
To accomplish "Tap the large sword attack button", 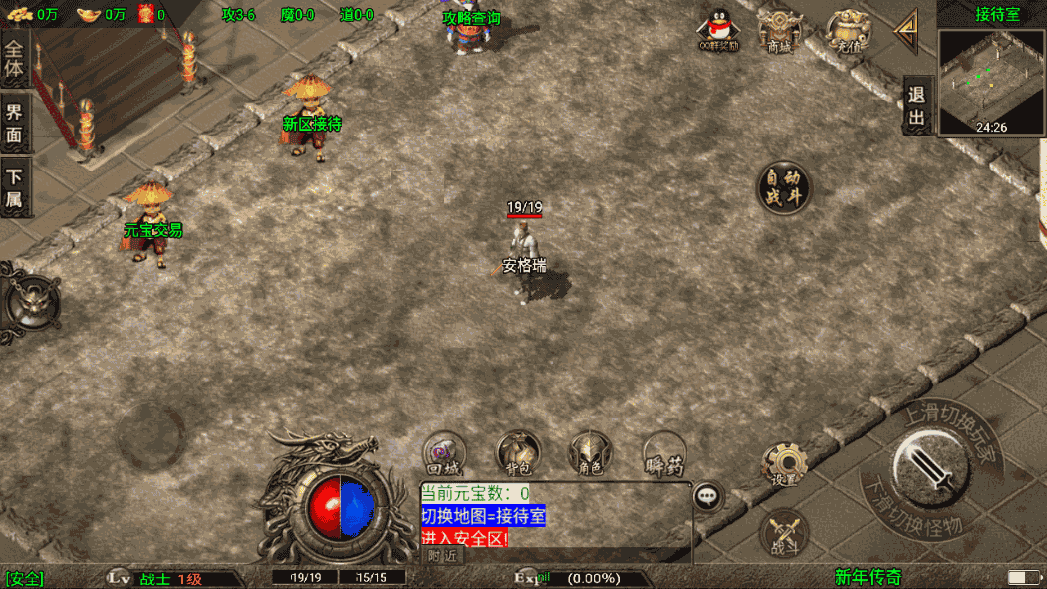I will tap(931, 468).
